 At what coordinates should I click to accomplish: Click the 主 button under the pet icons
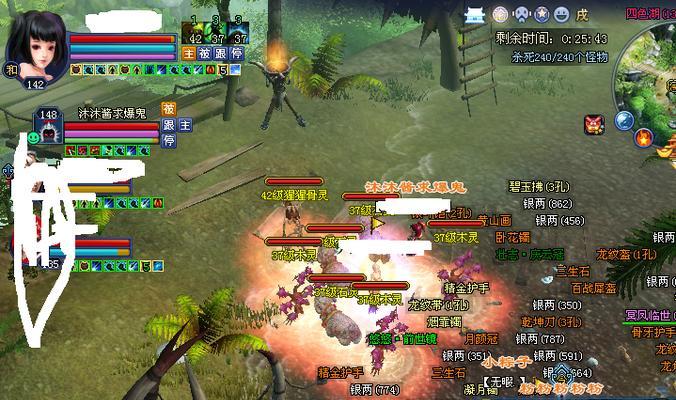point(188,52)
